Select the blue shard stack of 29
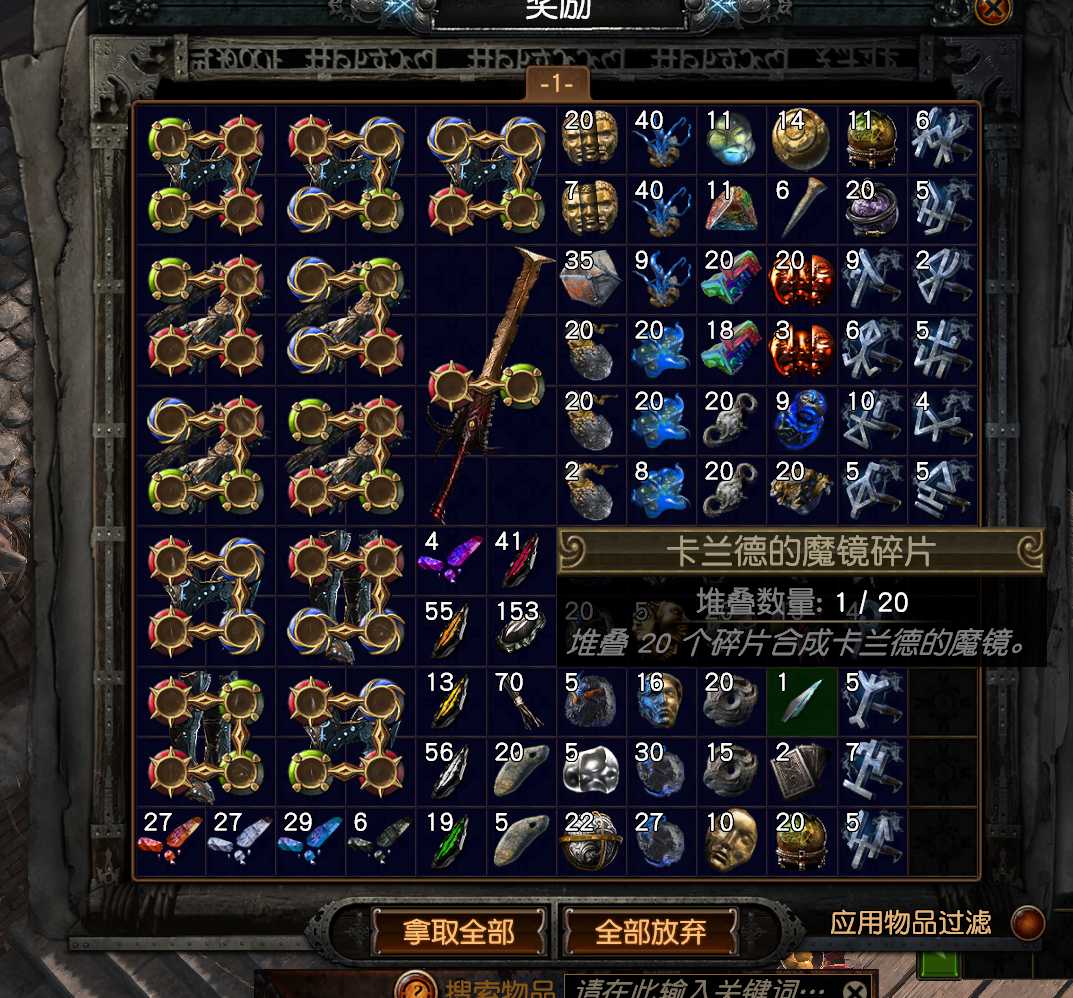Viewport: 1073px width, 998px height. (x=311, y=841)
